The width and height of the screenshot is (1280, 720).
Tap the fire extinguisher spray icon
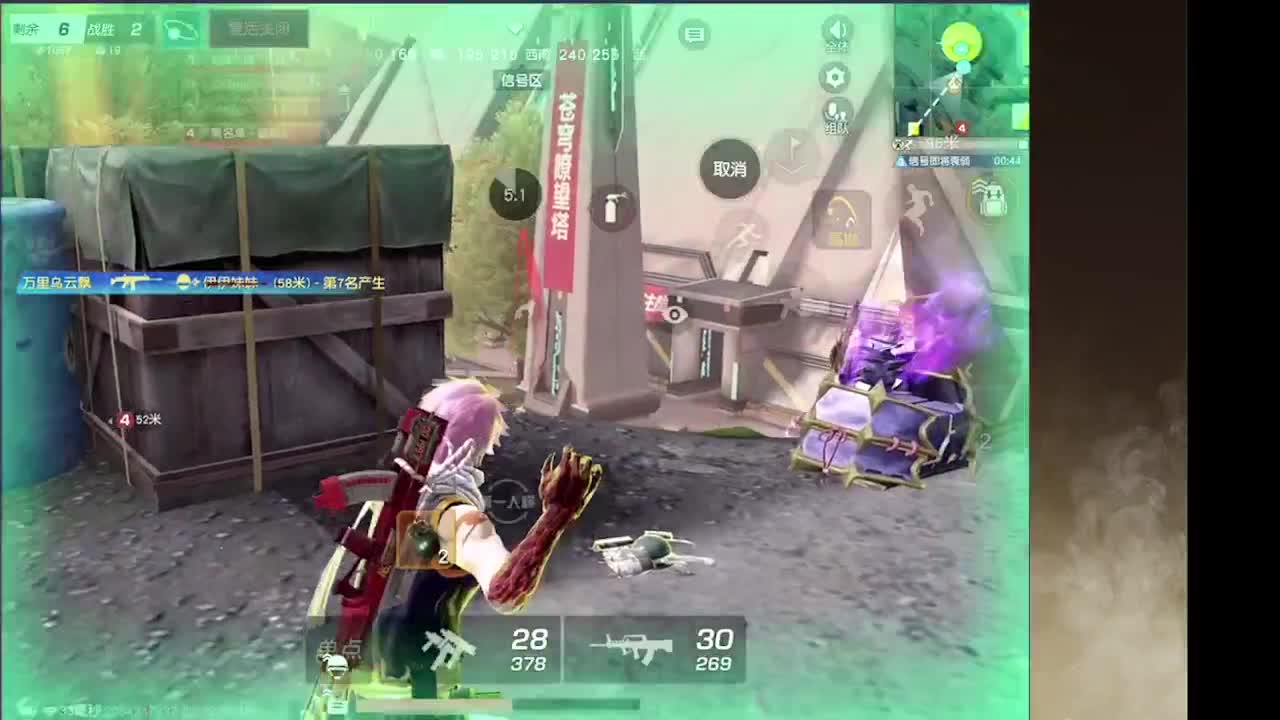point(611,205)
